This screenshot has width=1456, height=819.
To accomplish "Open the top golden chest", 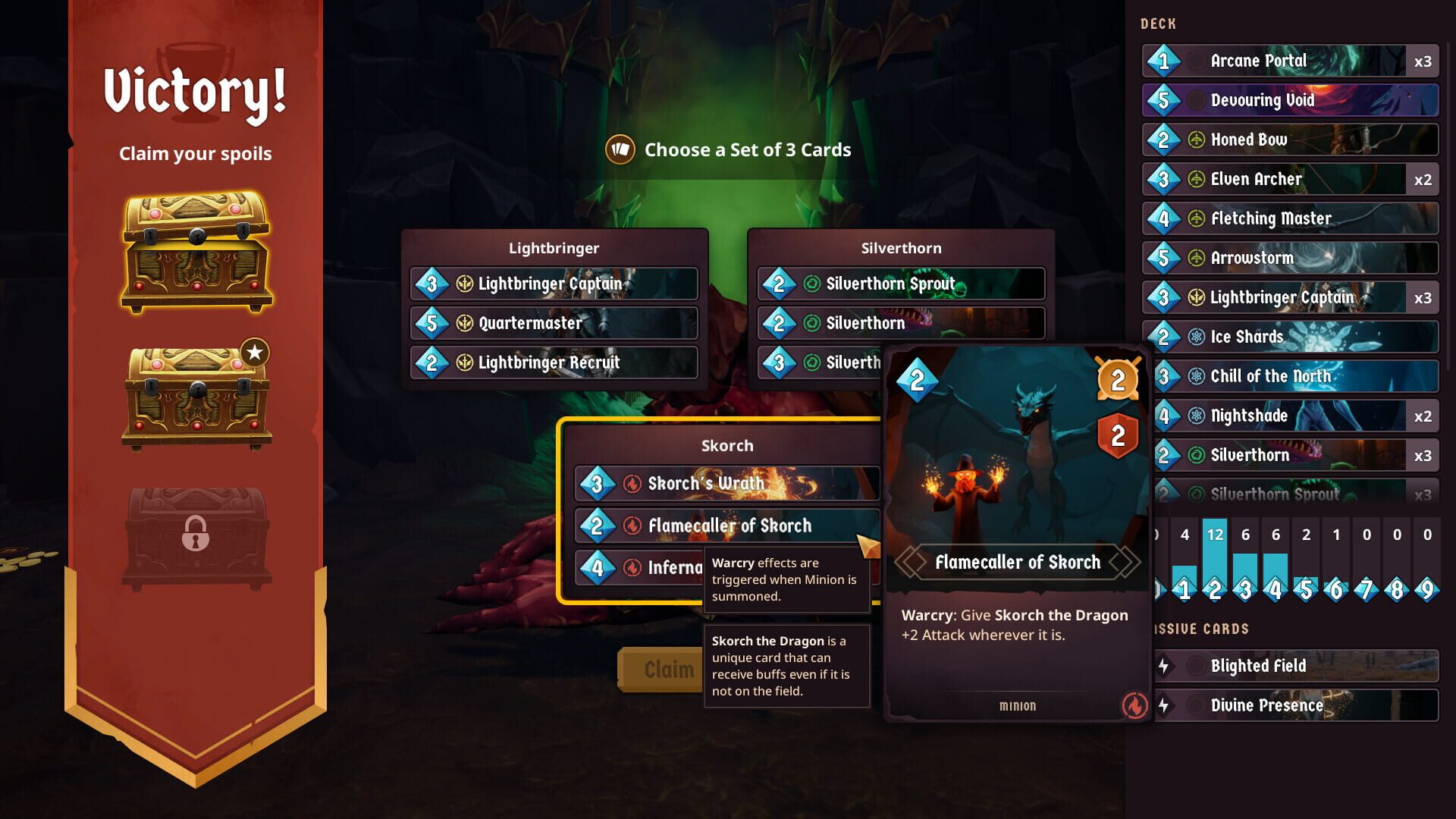I will pyautogui.click(x=196, y=250).
